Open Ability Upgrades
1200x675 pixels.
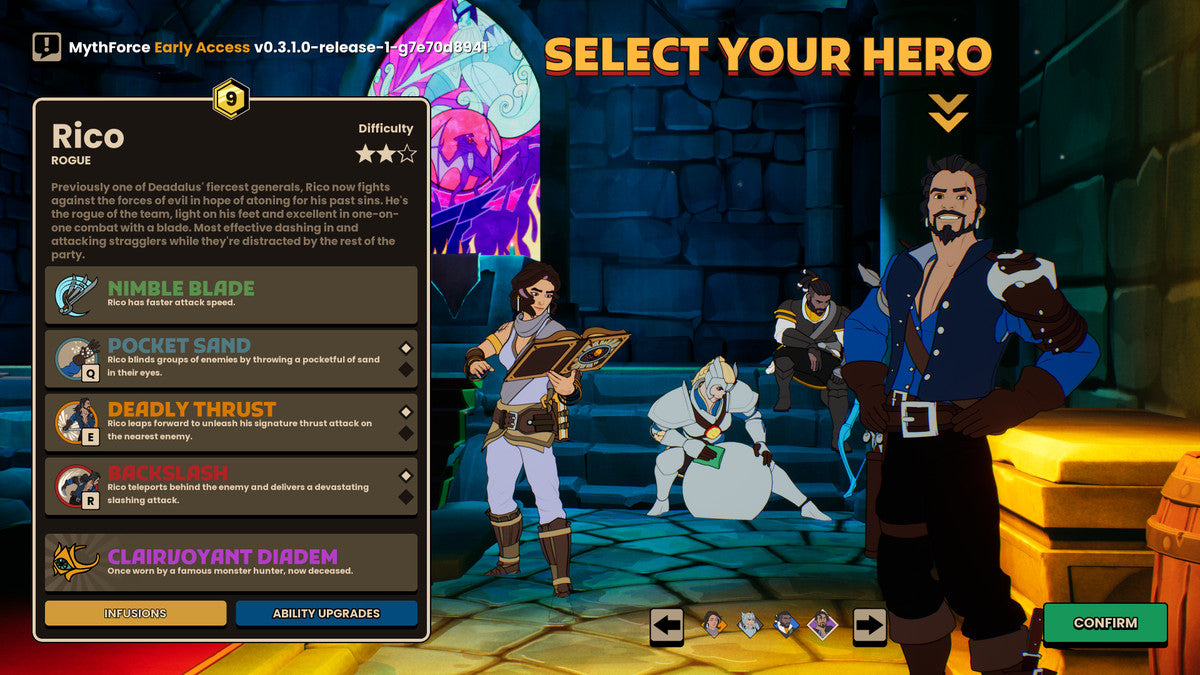(326, 613)
